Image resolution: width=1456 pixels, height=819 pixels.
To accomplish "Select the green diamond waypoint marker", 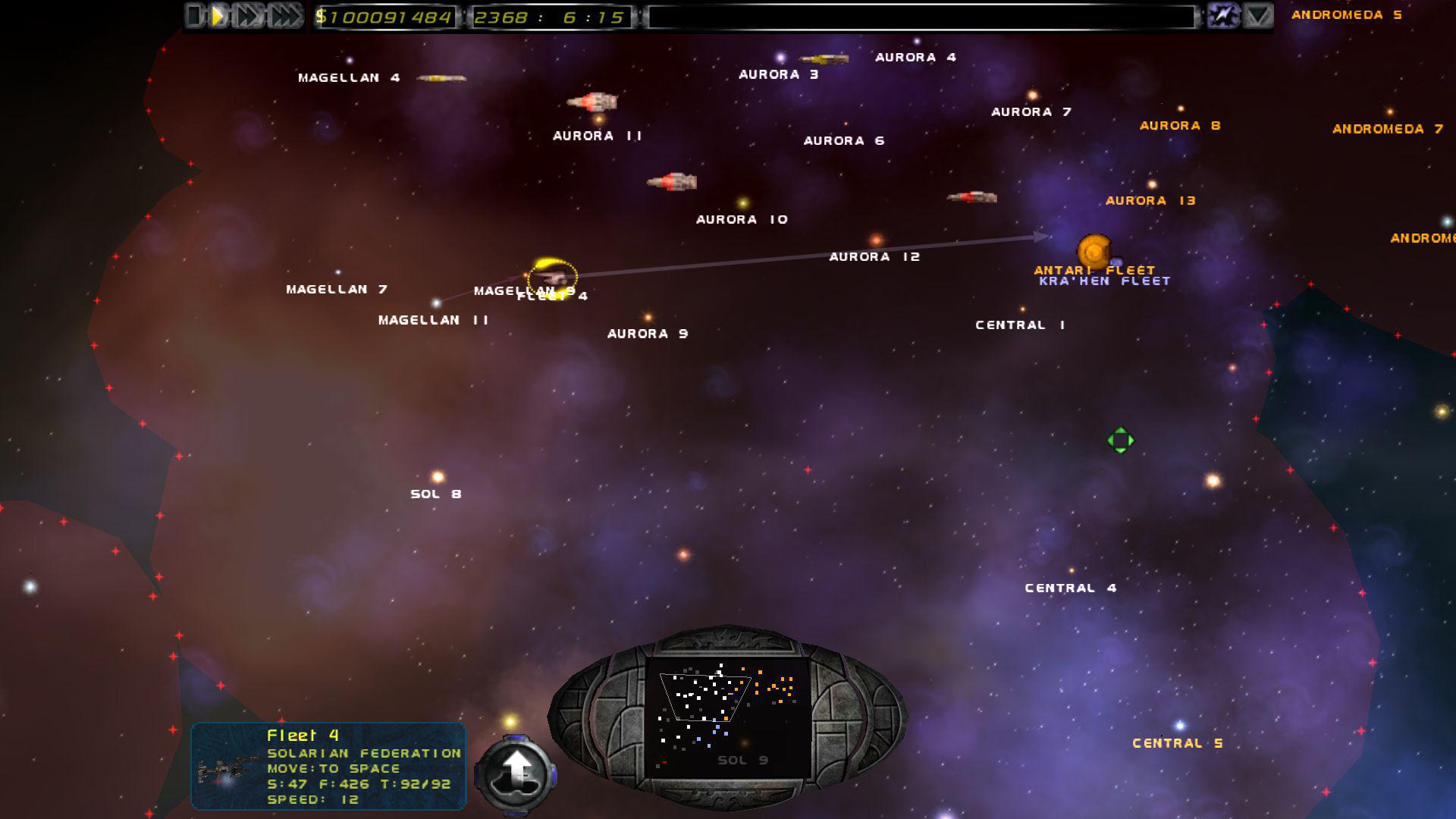I will (1119, 438).
